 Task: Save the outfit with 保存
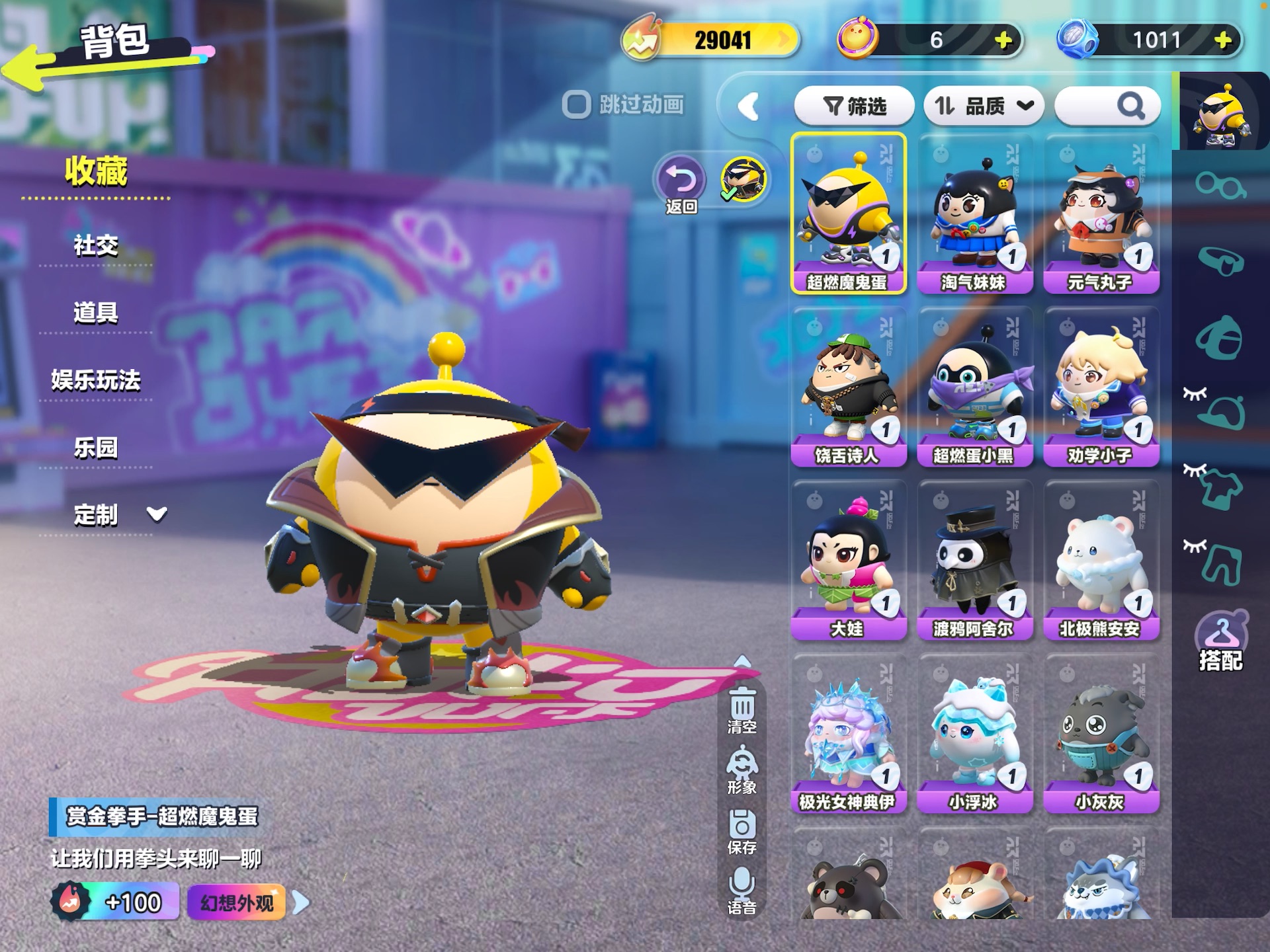pos(742,832)
